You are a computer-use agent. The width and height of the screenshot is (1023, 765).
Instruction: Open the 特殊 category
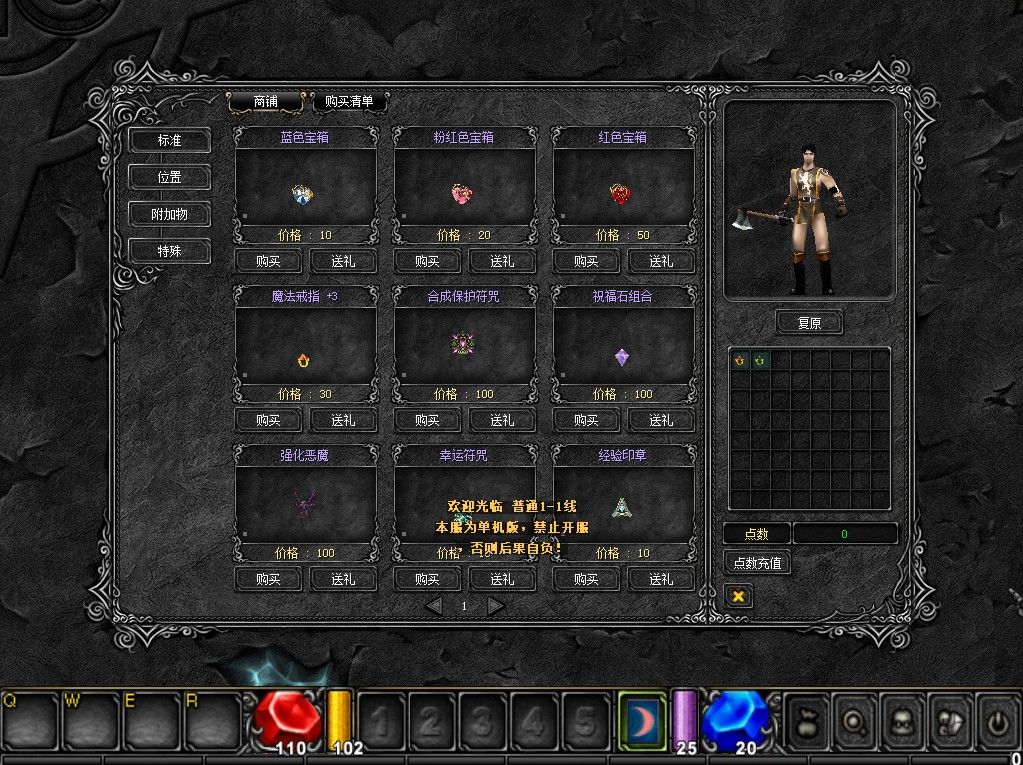click(169, 251)
